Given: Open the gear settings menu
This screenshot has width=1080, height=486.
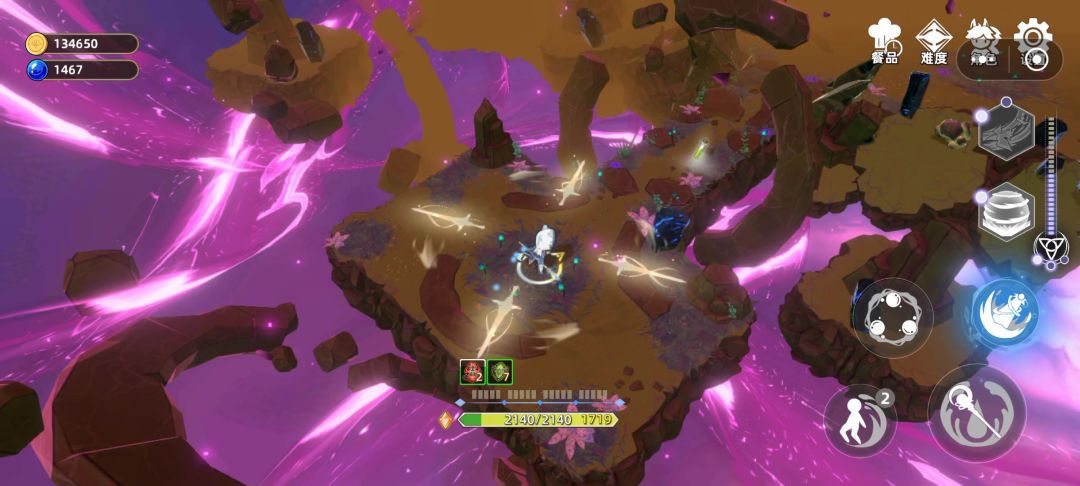Looking at the screenshot, I should coord(1033,43).
